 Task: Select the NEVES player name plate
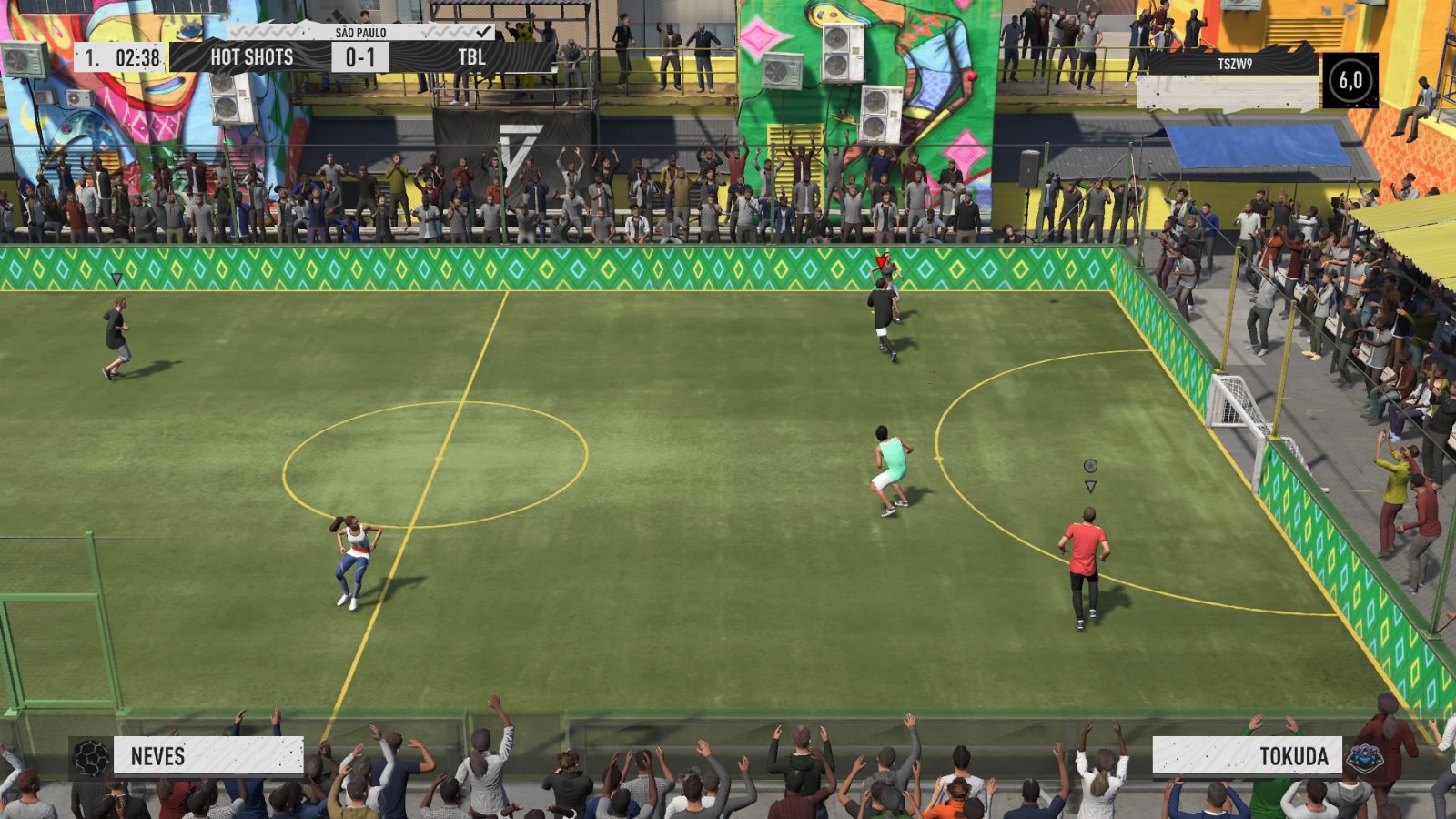(x=208, y=756)
